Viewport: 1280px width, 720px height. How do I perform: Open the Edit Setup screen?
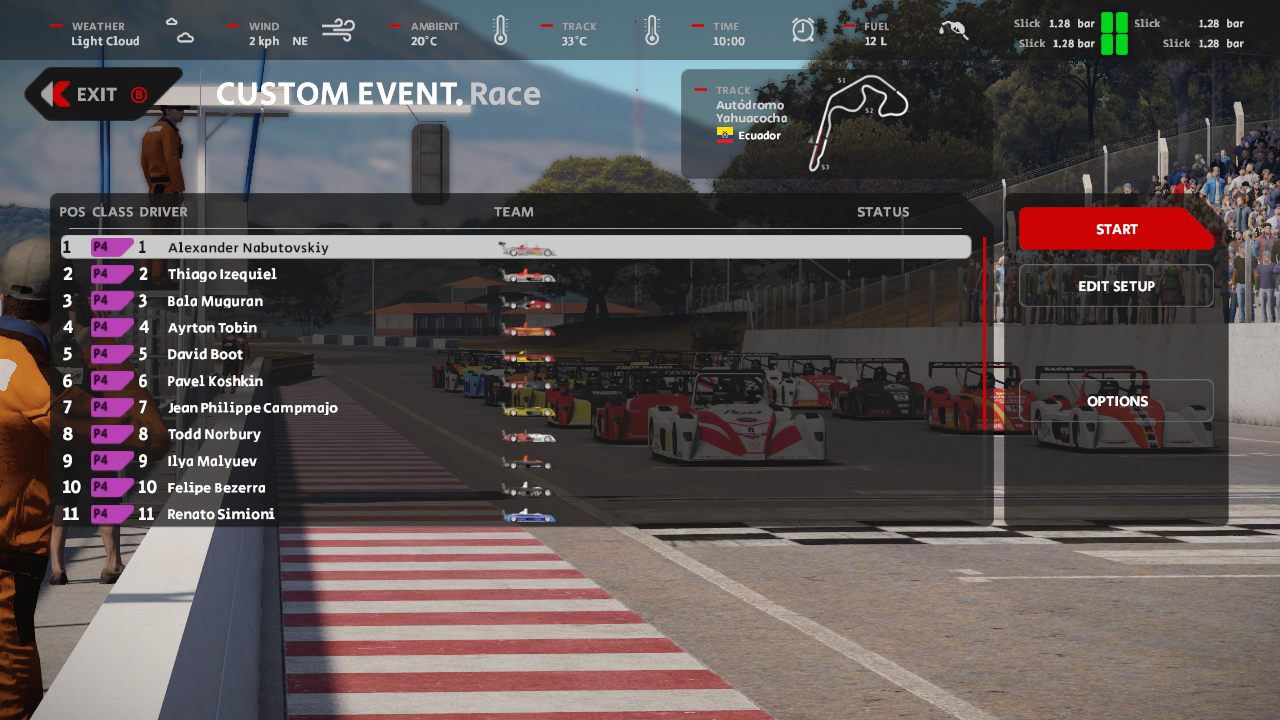(x=1116, y=286)
